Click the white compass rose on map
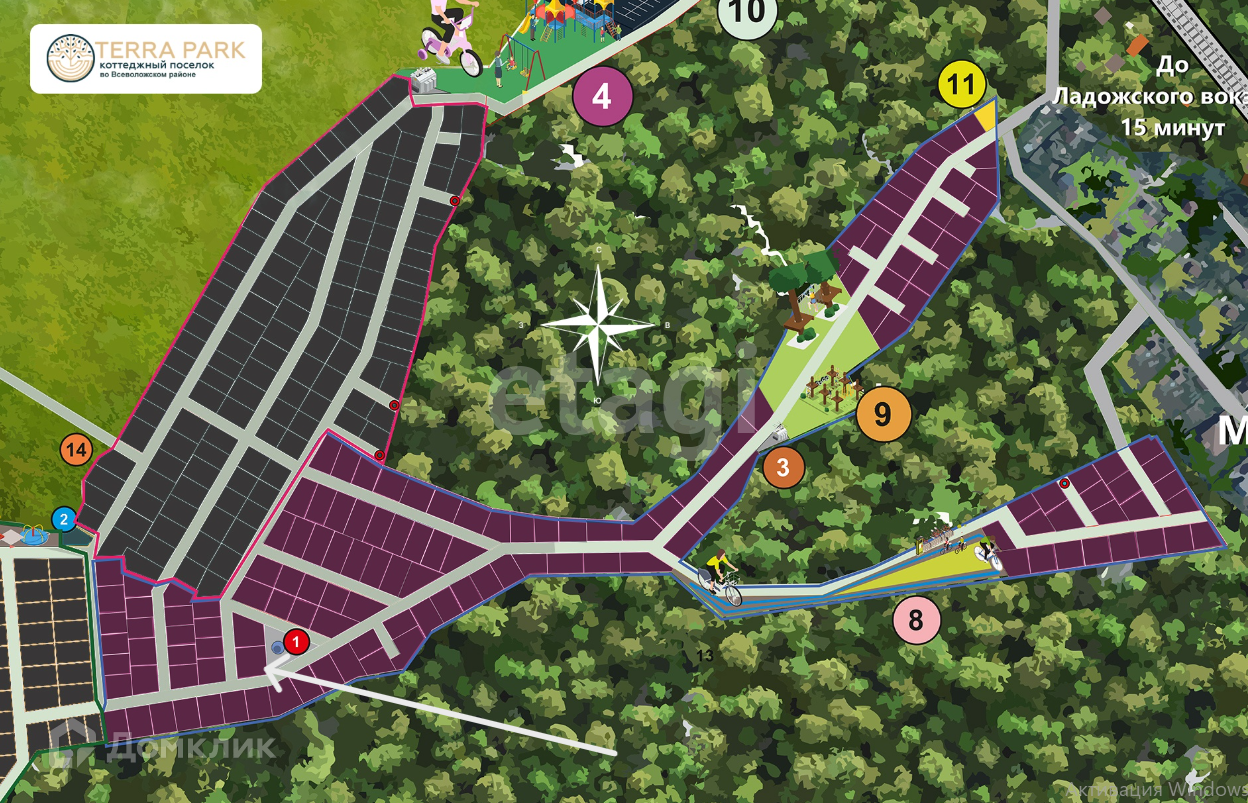Image resolution: width=1248 pixels, height=803 pixels. point(597,324)
